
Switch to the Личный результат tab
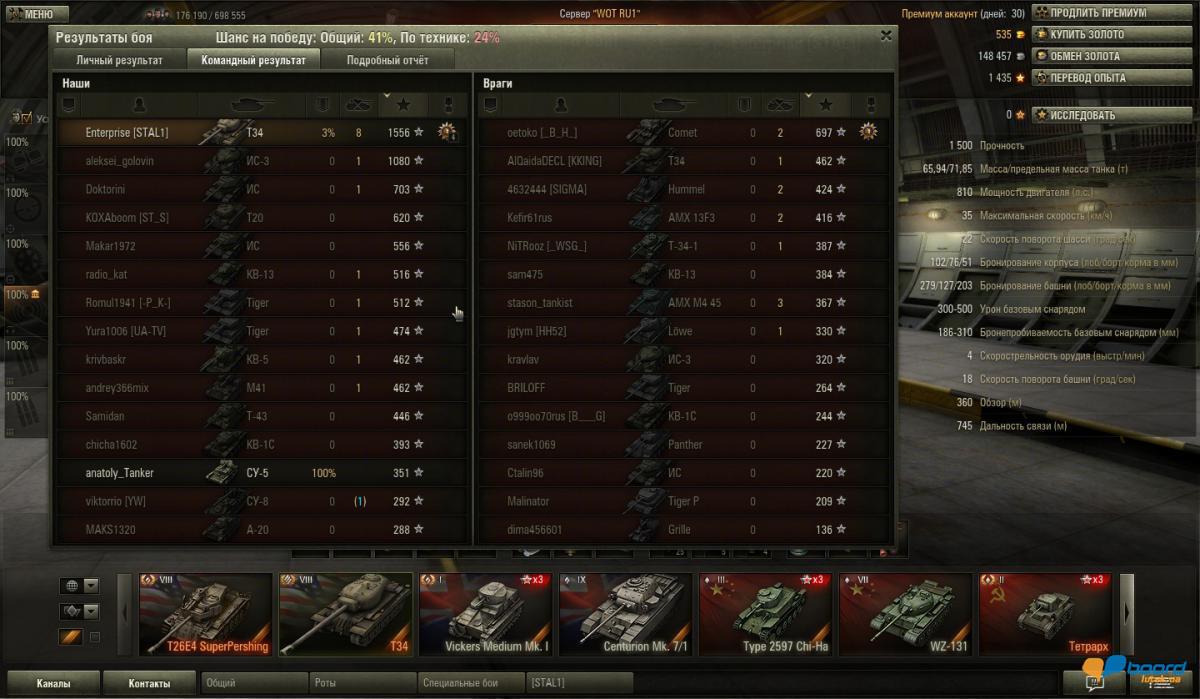(x=119, y=60)
